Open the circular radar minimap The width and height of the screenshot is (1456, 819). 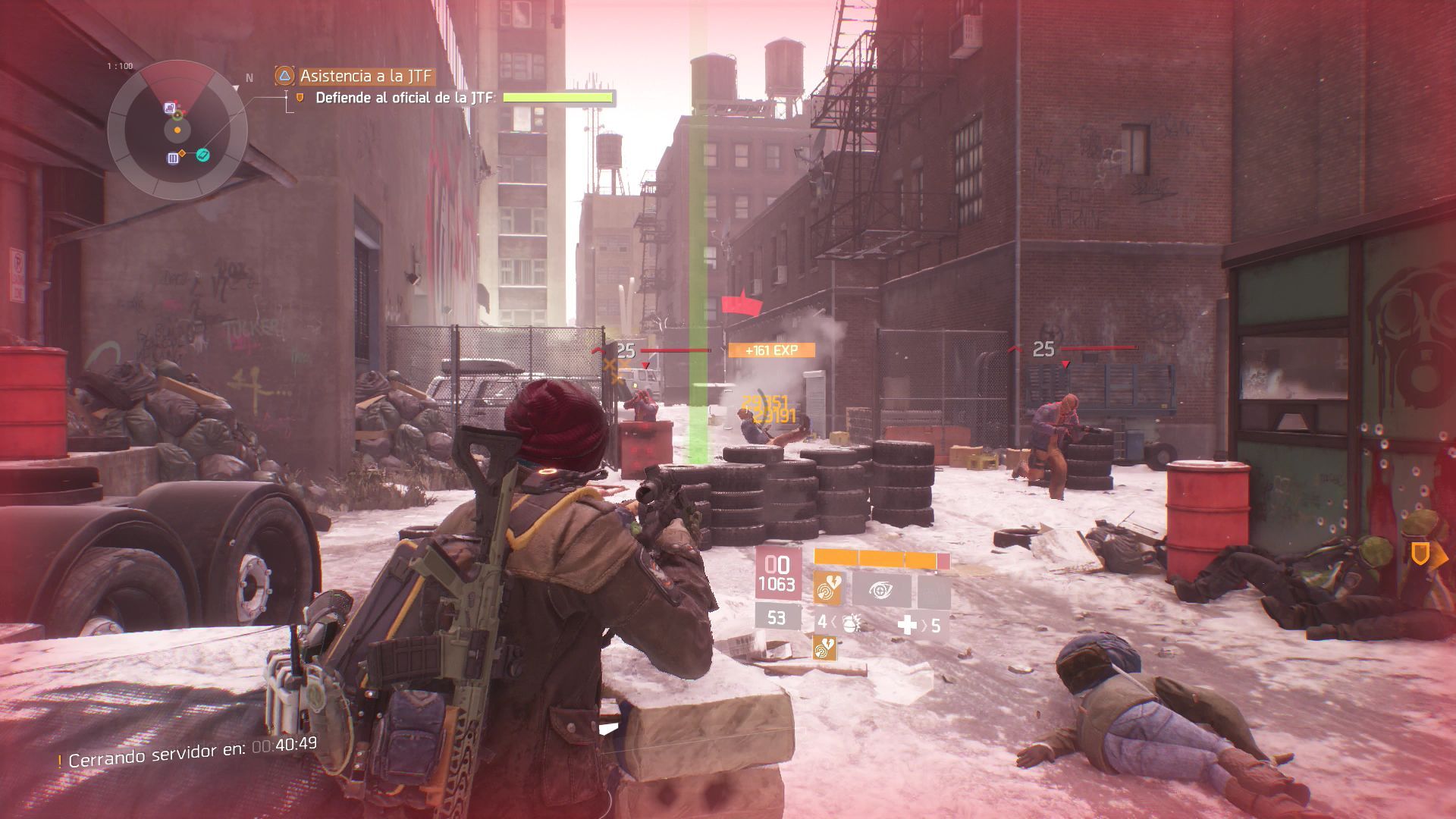point(177,130)
